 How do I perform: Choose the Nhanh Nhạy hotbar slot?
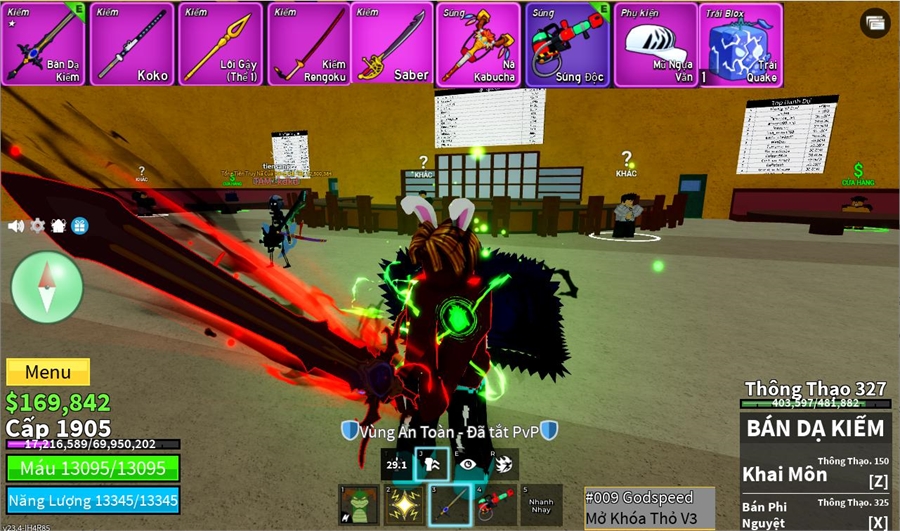pos(541,505)
